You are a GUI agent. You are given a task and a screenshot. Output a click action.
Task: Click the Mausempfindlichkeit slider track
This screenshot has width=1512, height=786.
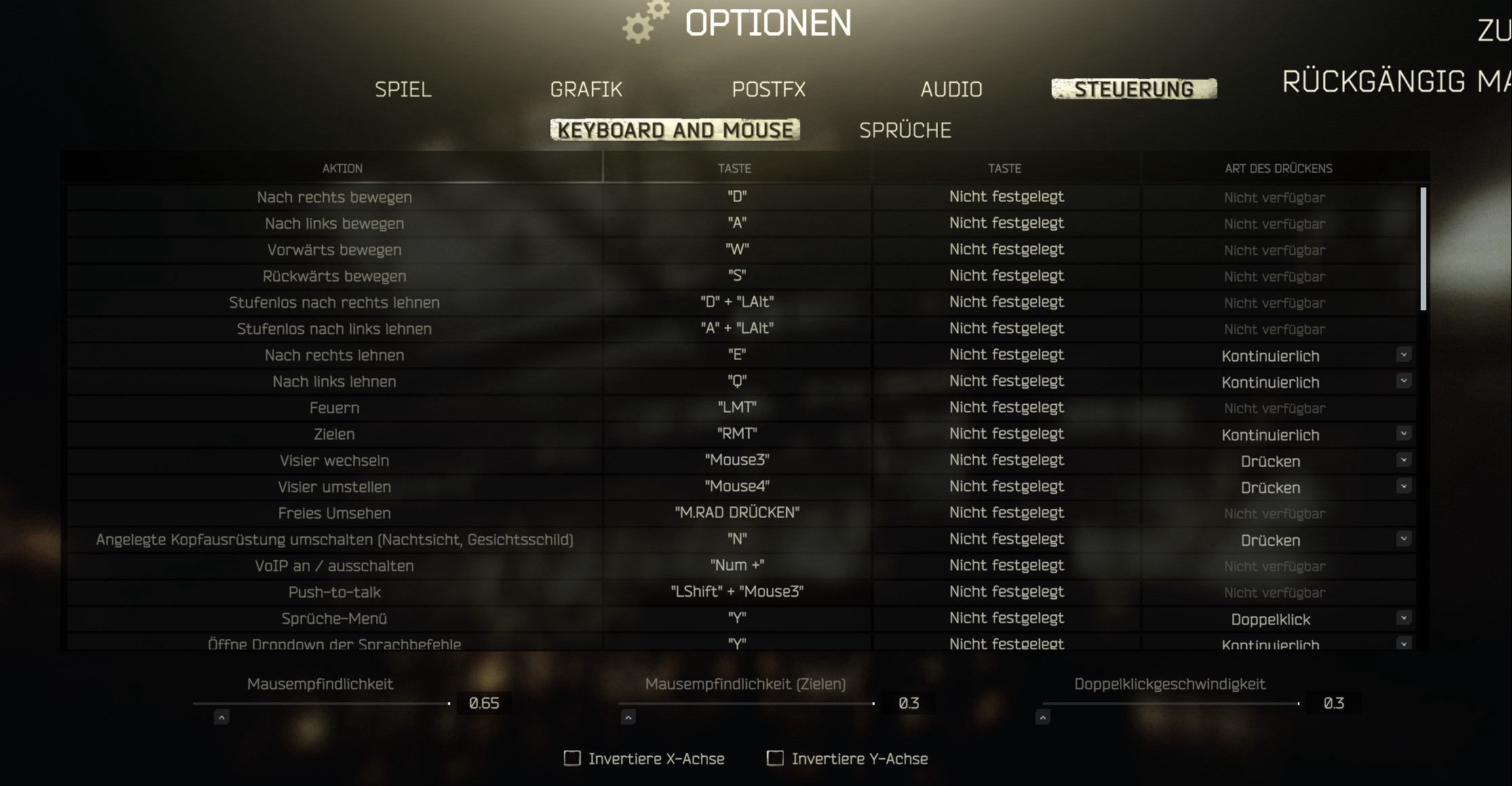tap(321, 703)
